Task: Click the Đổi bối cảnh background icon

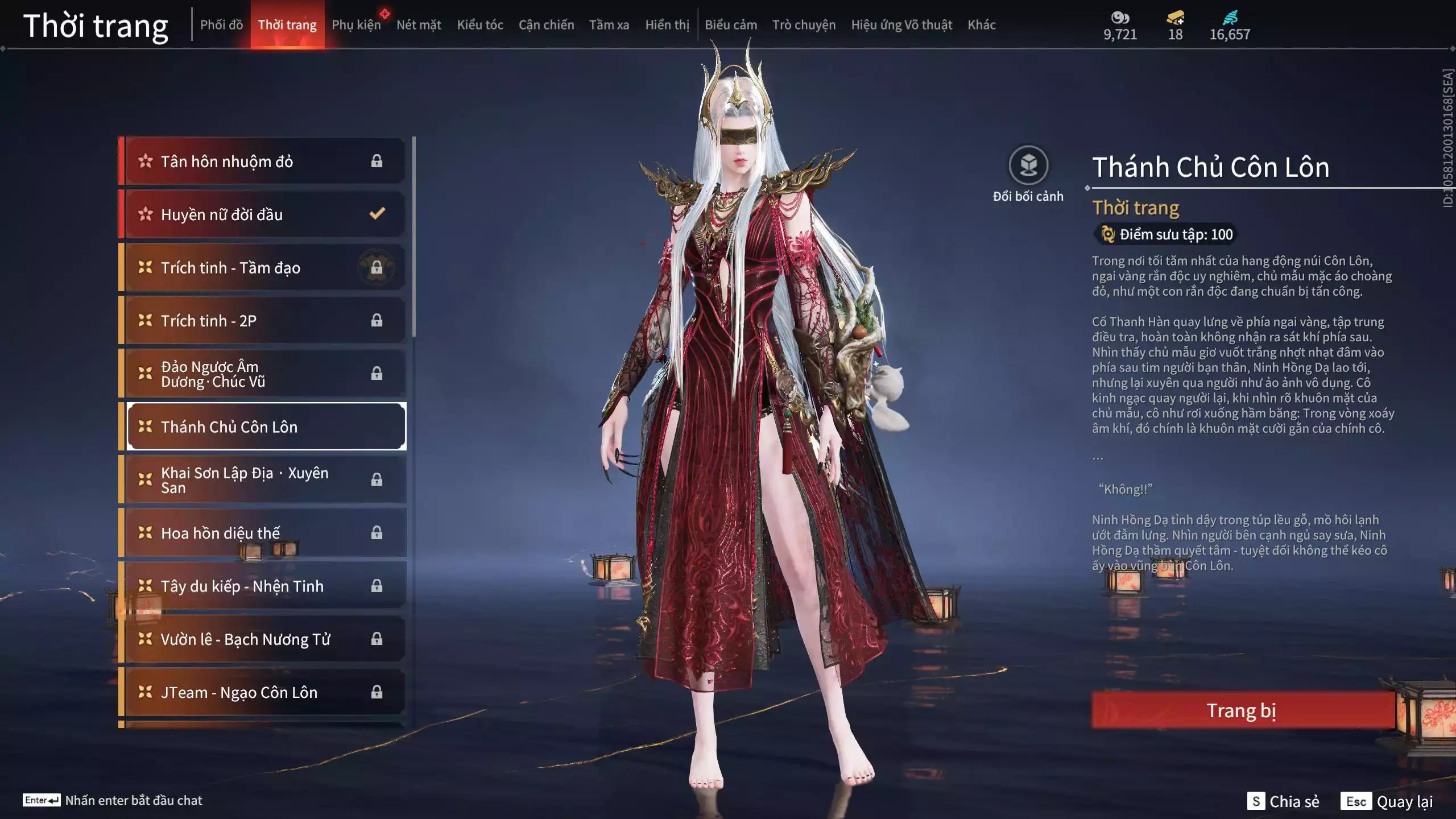Action: [1028, 166]
